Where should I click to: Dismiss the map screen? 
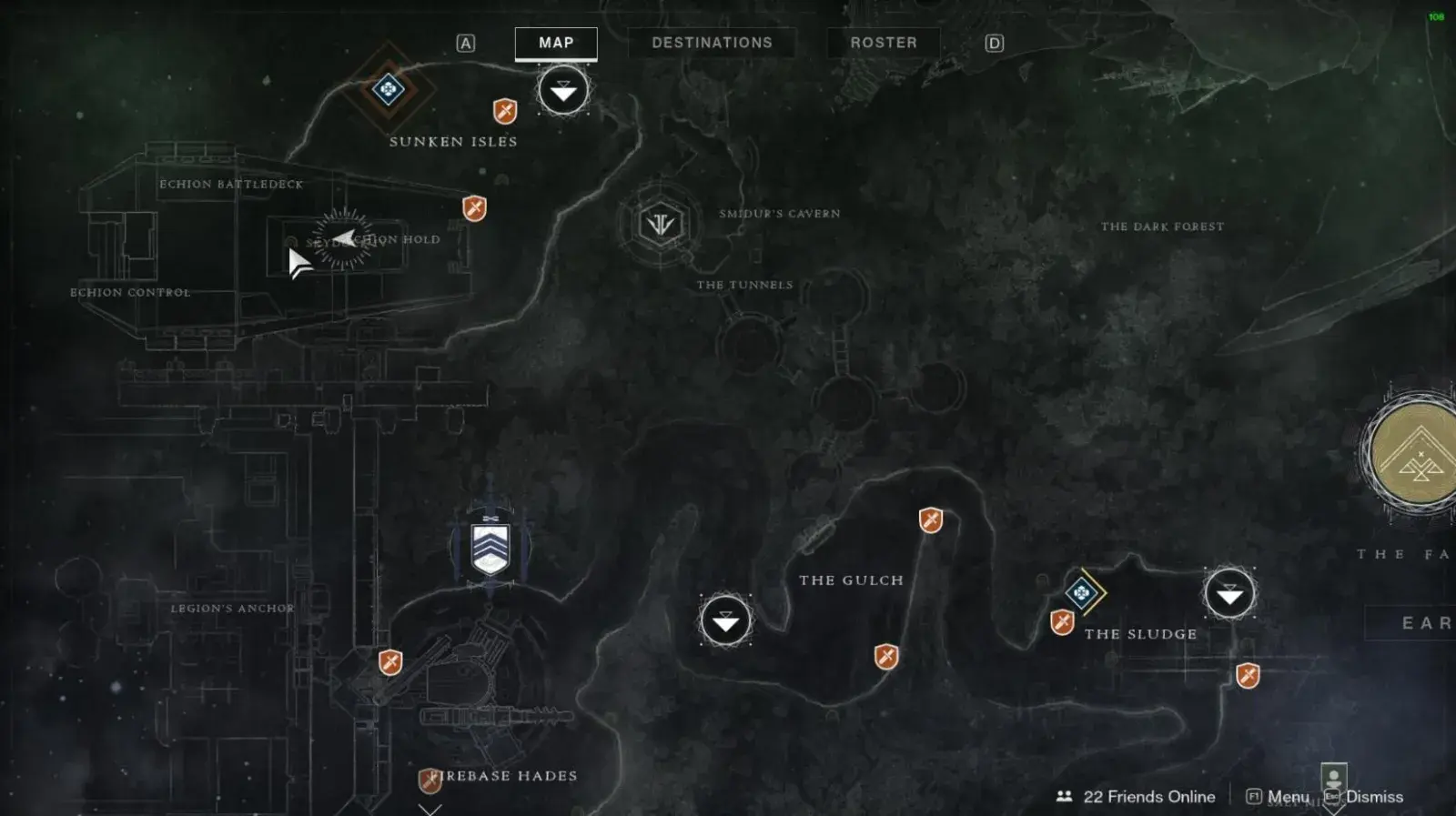pos(1365,797)
